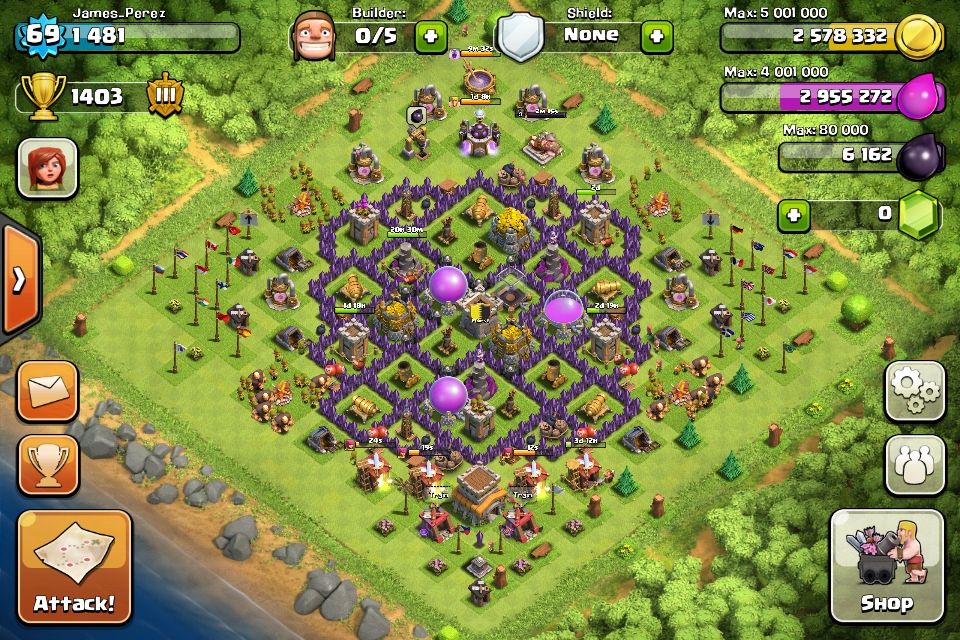Open the red-haired player profile portrait
The image size is (960, 640).
click(47, 167)
